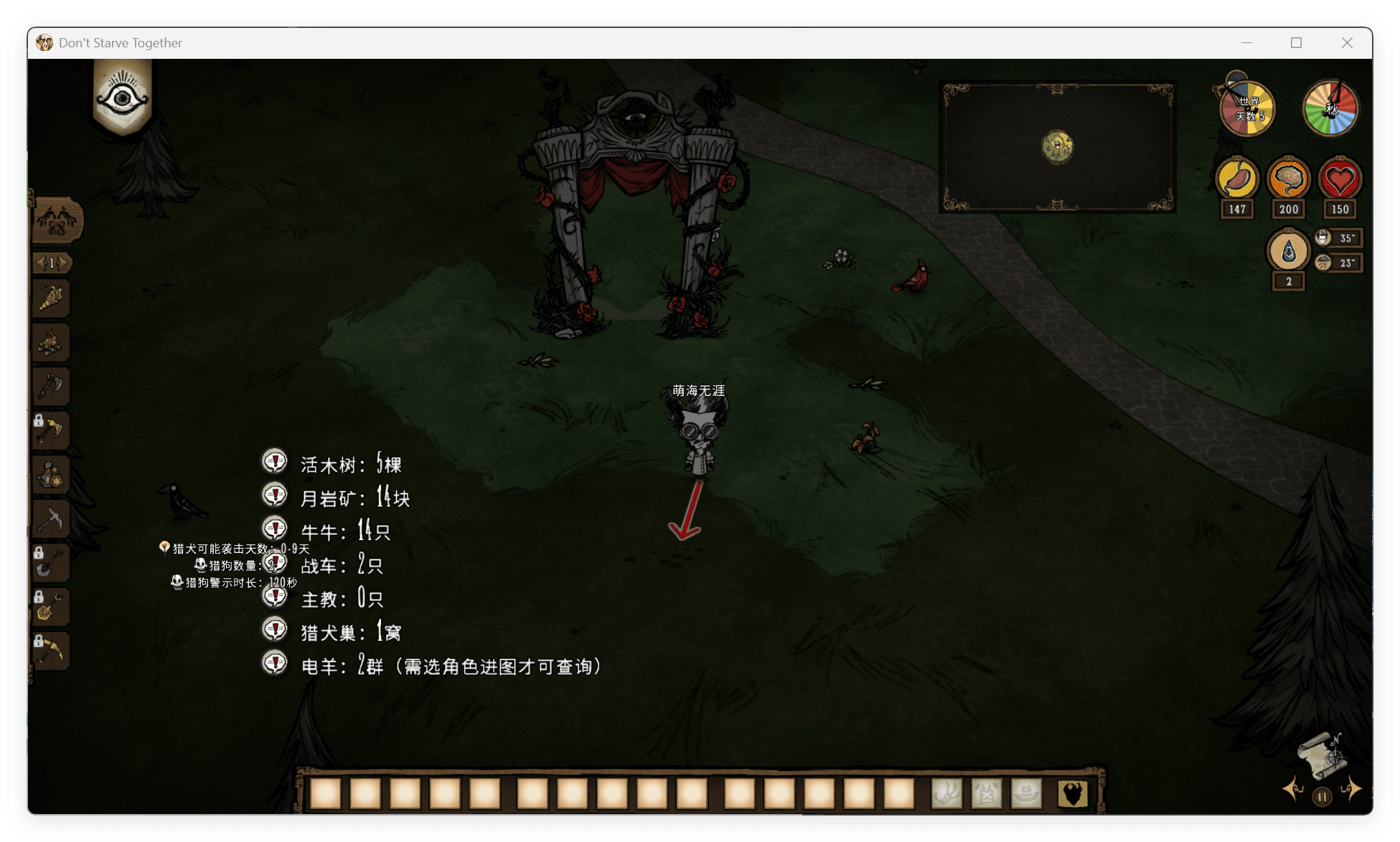Click the minimap panel
1400x842 pixels.
[x=1057, y=146]
